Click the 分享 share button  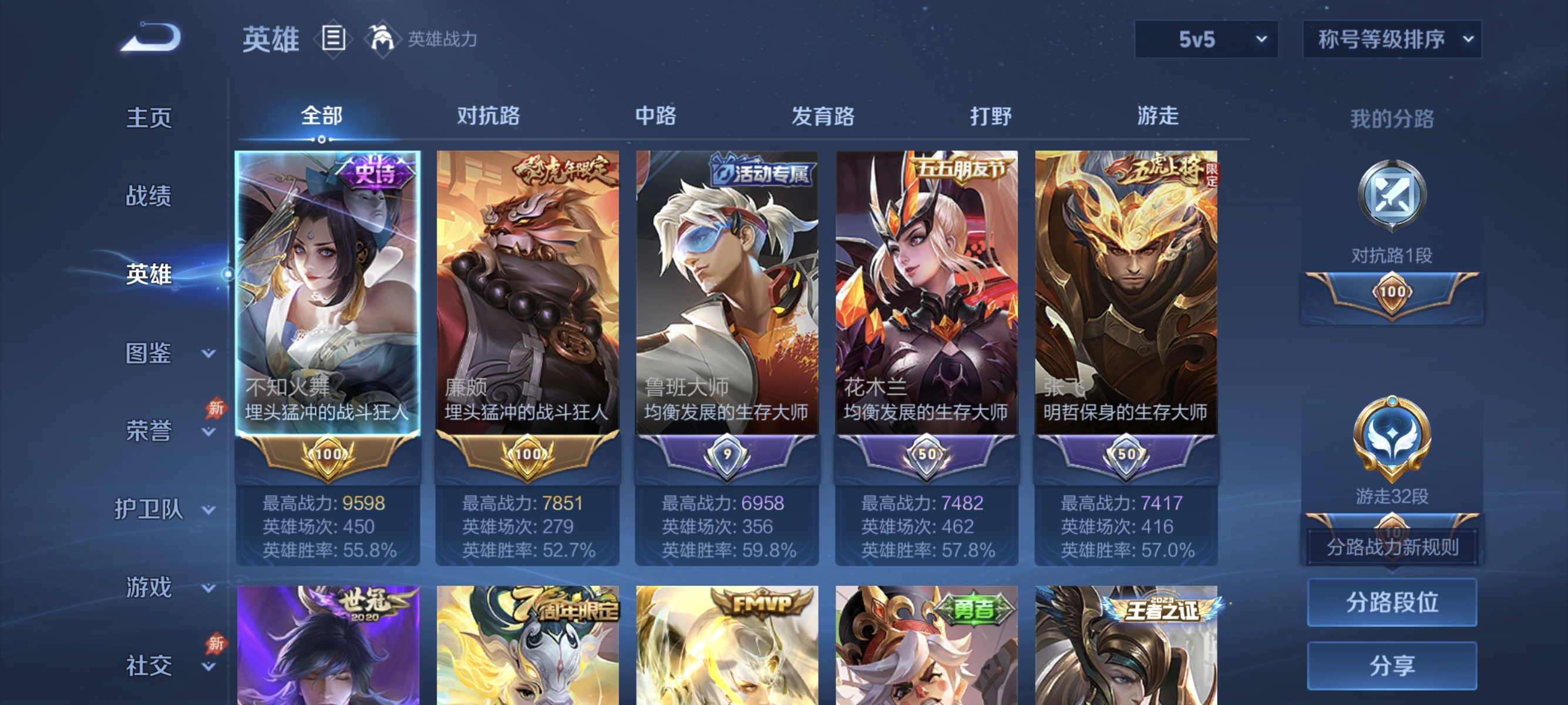tap(1392, 664)
